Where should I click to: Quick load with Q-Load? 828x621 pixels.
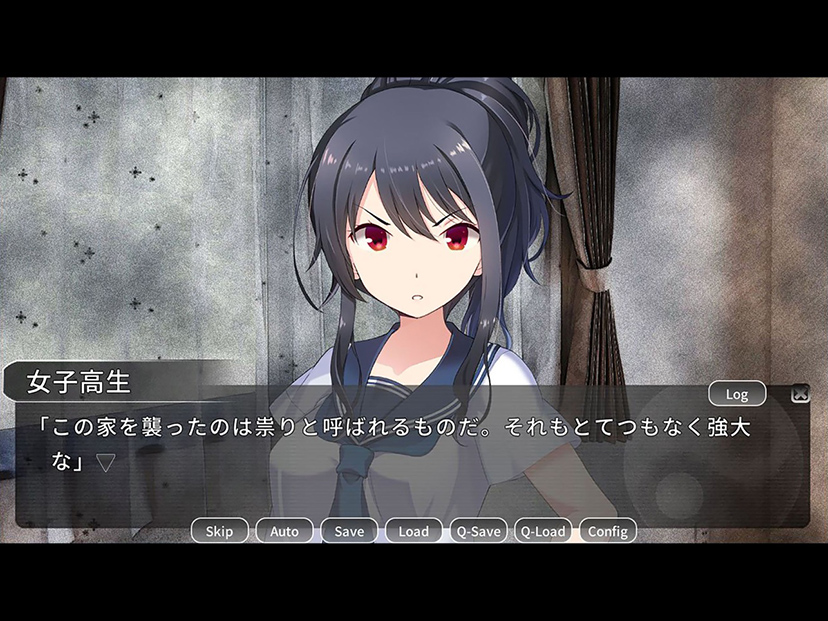pos(543,531)
